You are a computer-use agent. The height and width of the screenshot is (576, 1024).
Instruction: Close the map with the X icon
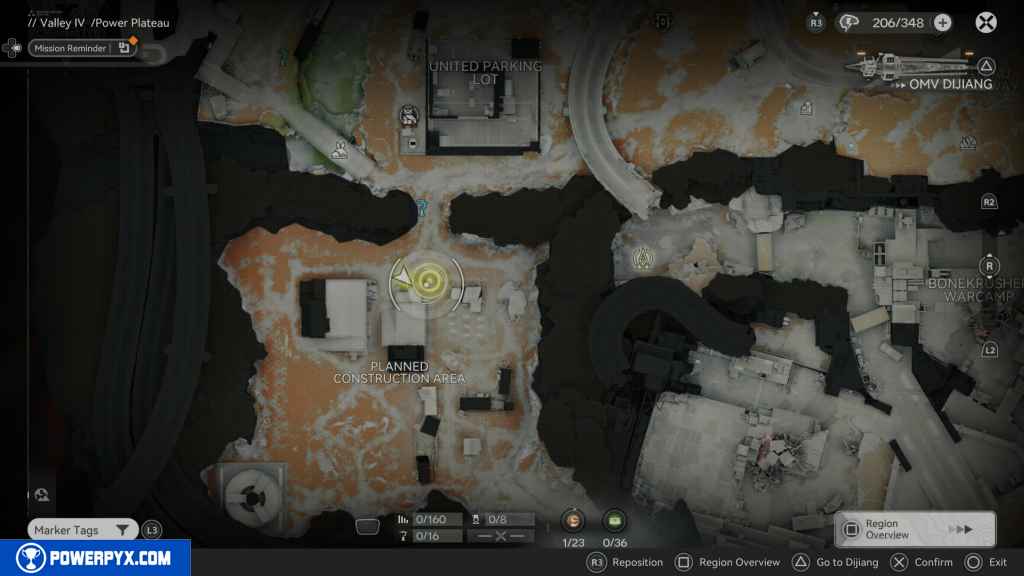(x=986, y=22)
